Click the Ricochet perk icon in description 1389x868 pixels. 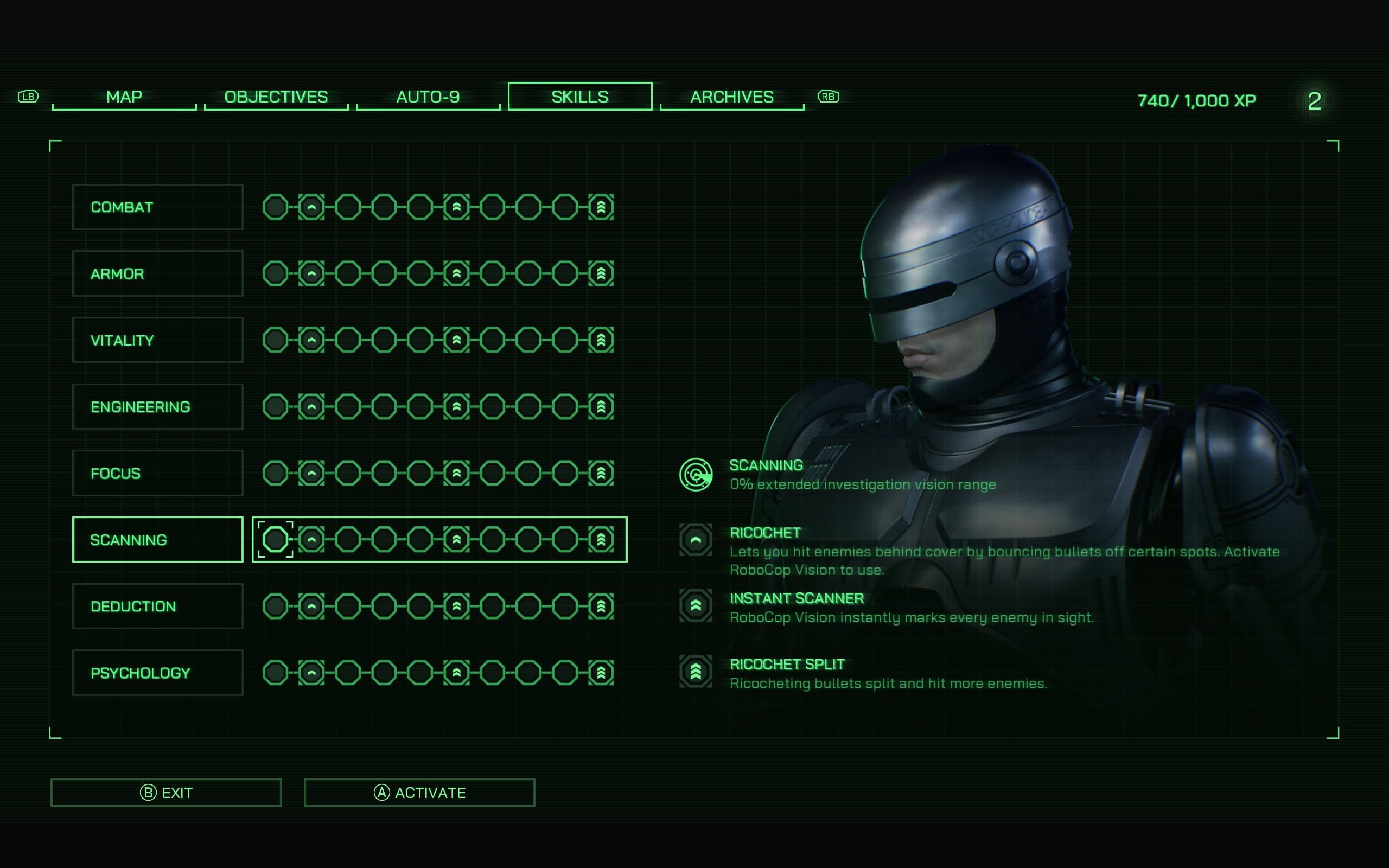[x=696, y=540]
